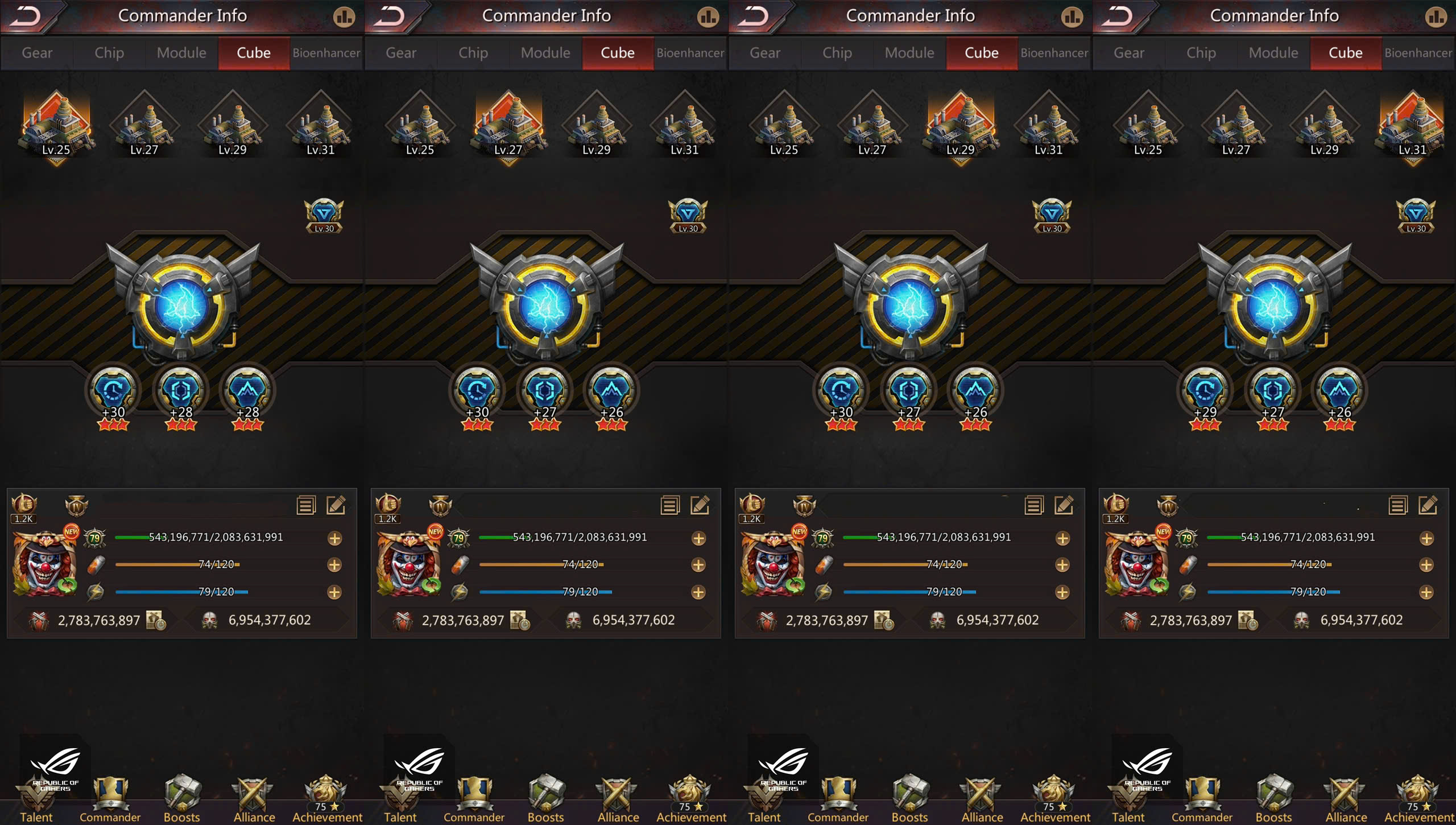
Task: Tap clown commander avatar in Lv.29-highlighted panel
Action: coord(772,563)
